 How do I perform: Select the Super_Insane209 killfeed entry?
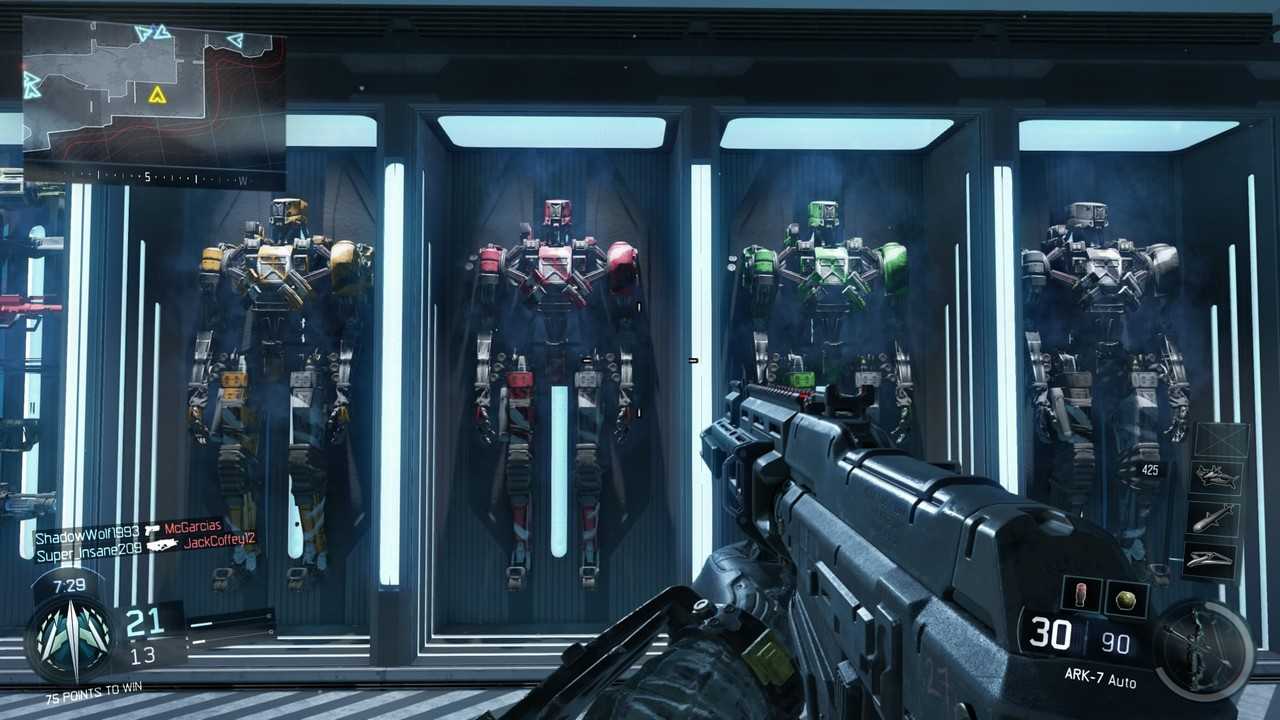tap(89, 550)
